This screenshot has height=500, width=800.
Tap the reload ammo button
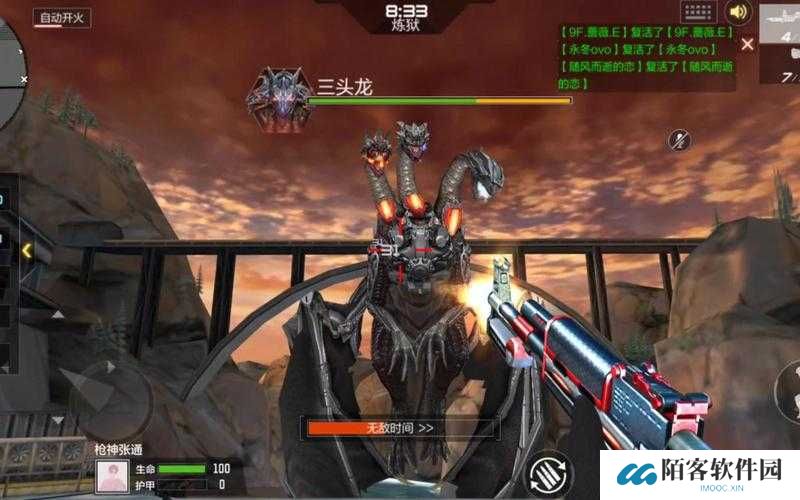[x=550, y=472]
